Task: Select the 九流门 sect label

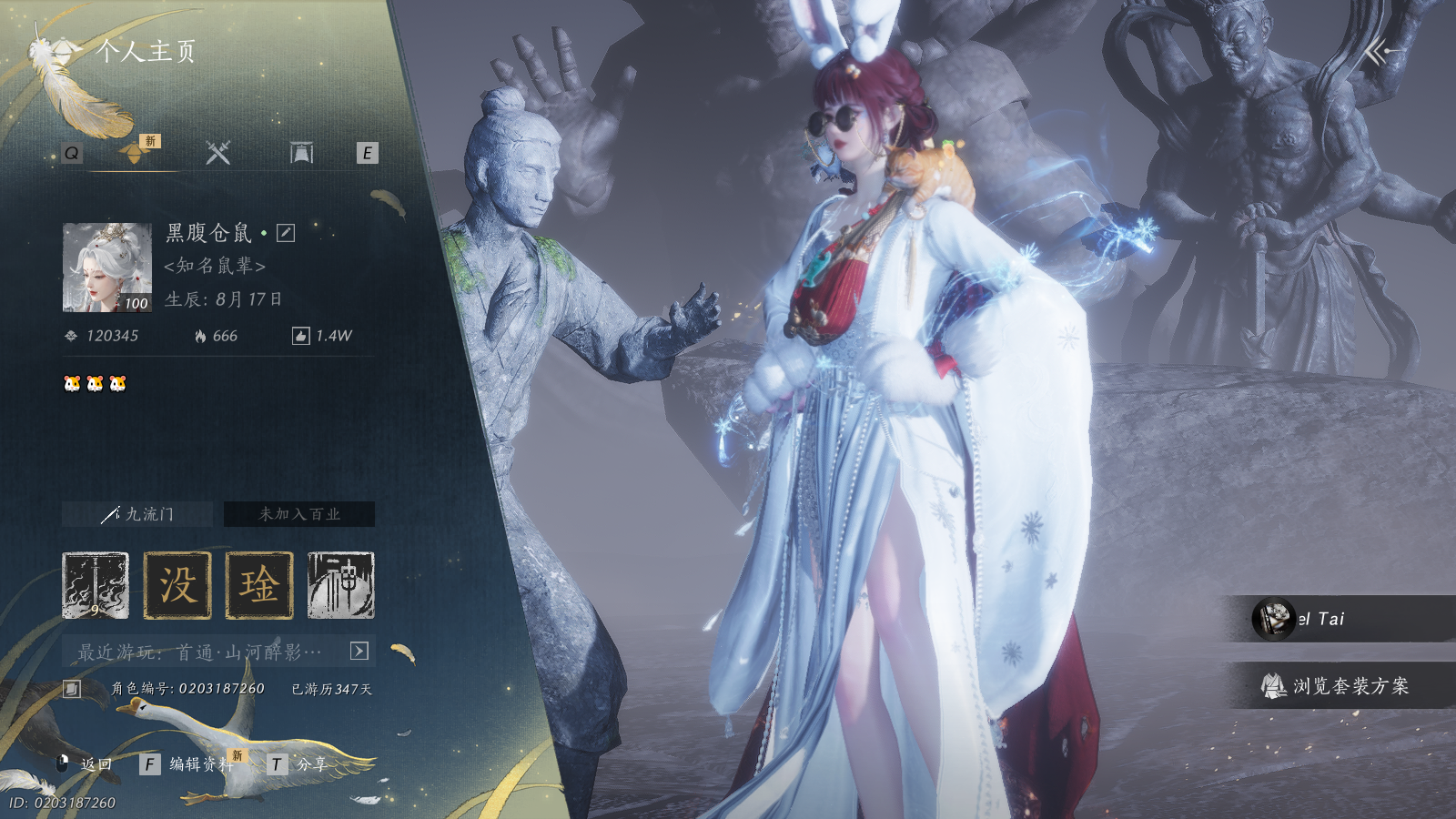Action: point(137,514)
